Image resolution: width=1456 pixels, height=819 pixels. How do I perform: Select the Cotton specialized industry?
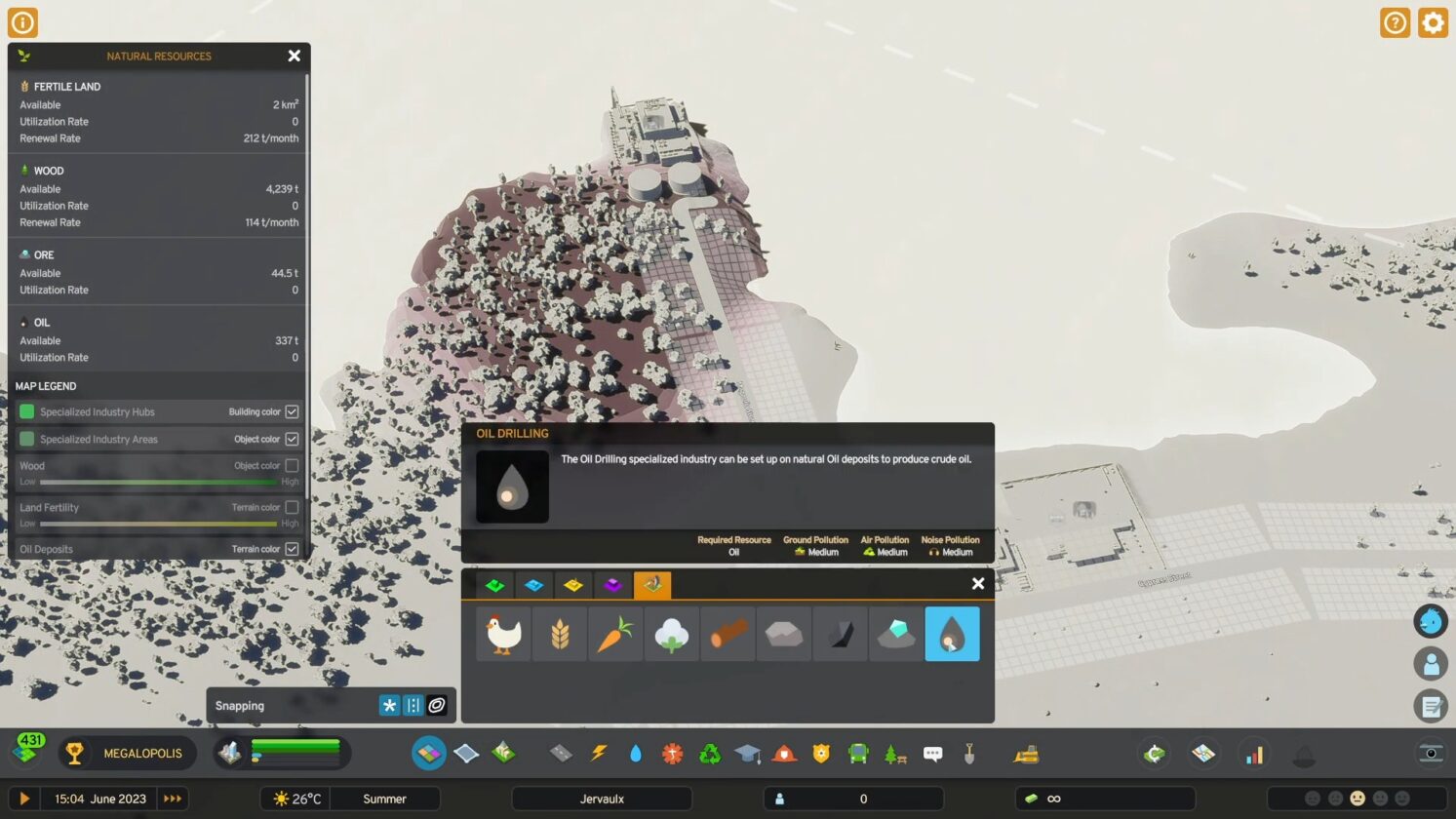[671, 633]
